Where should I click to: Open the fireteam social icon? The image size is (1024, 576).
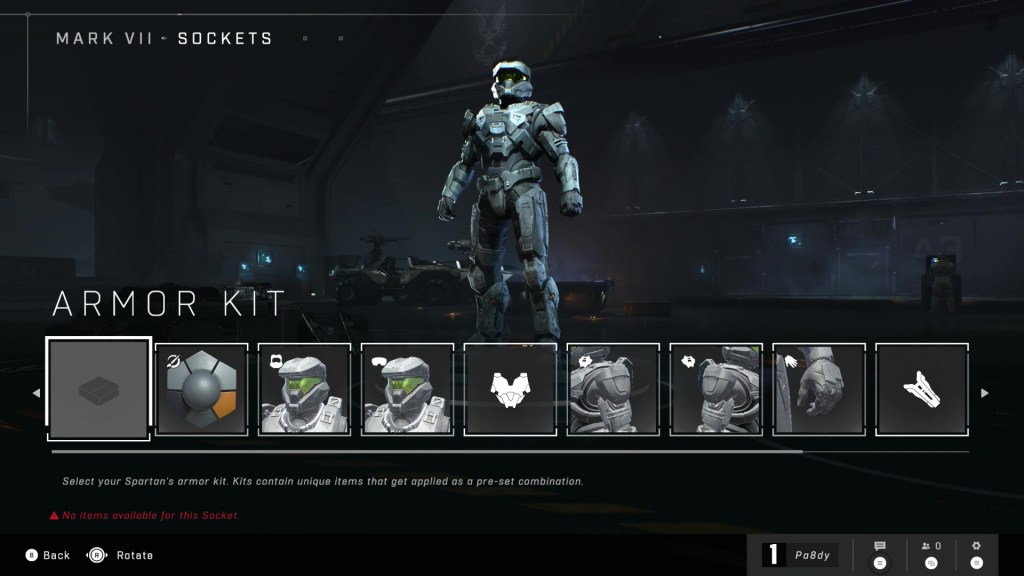pos(931,554)
